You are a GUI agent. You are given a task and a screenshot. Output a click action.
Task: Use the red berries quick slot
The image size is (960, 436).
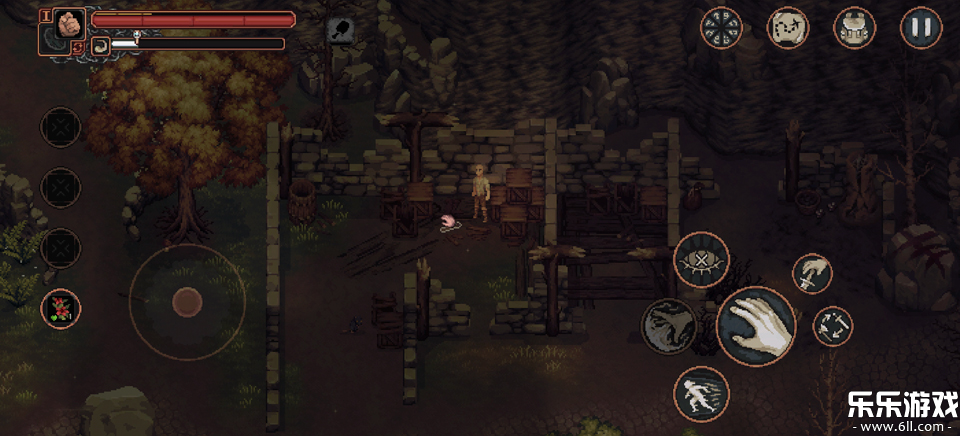click(x=61, y=308)
